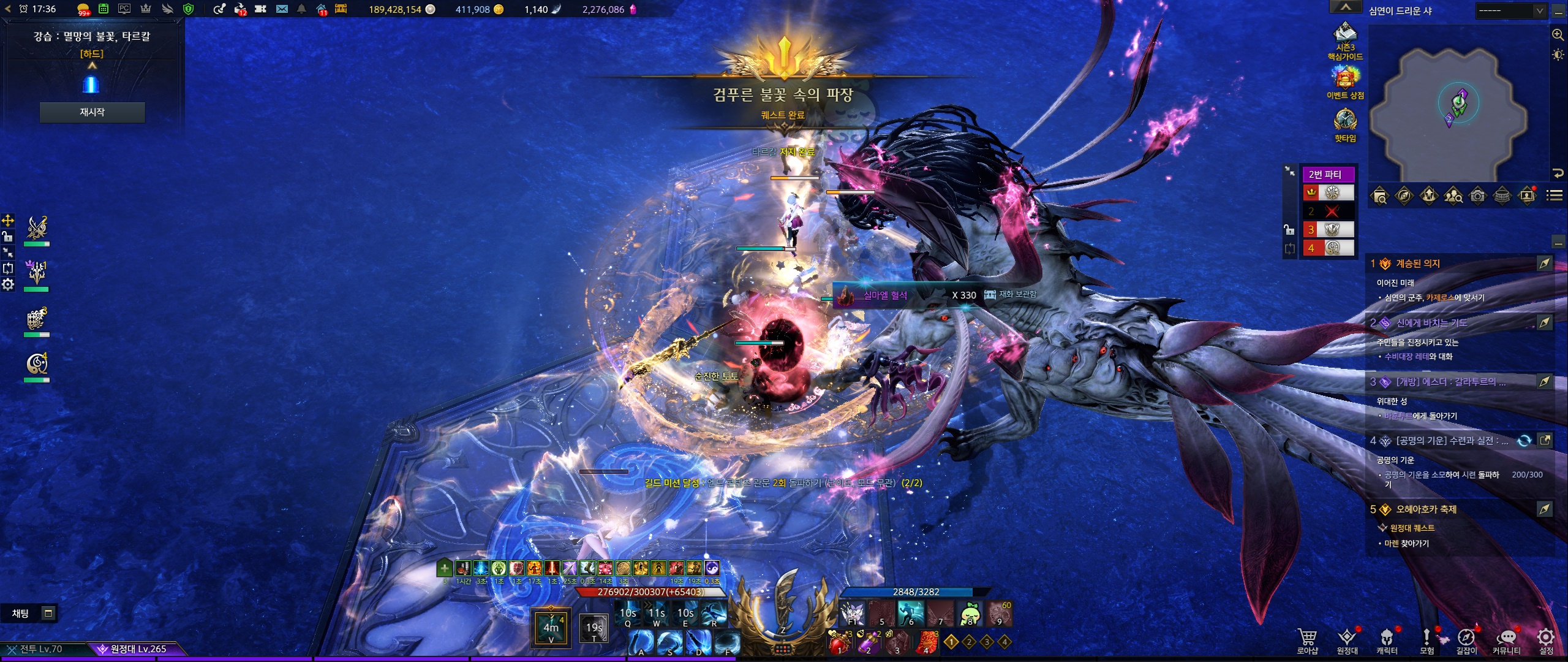Open the 커뮤니티 community menu

pyautogui.click(x=1506, y=640)
